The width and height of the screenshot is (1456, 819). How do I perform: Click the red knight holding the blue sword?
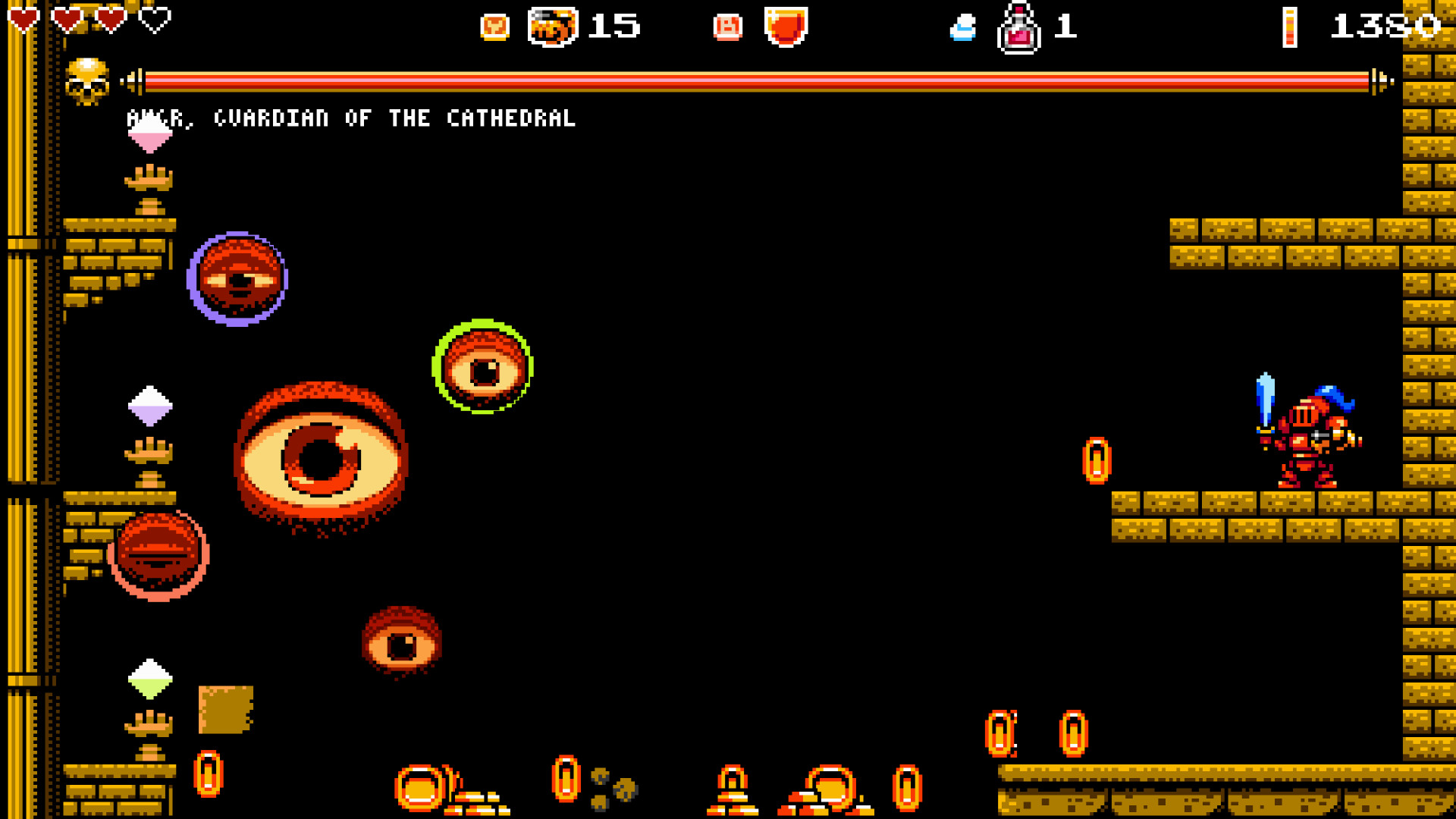[1308, 432]
